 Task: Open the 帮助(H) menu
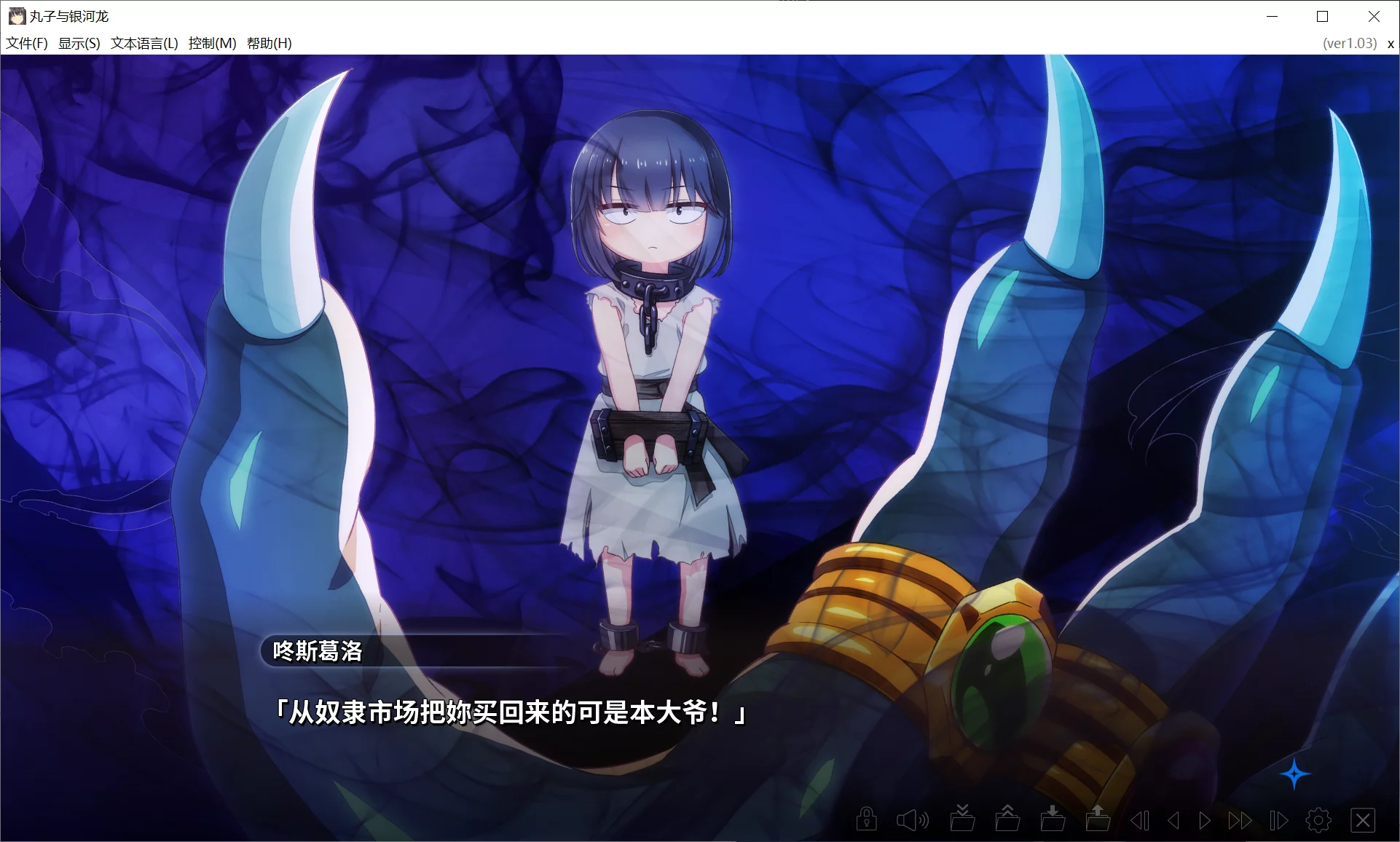(x=270, y=43)
